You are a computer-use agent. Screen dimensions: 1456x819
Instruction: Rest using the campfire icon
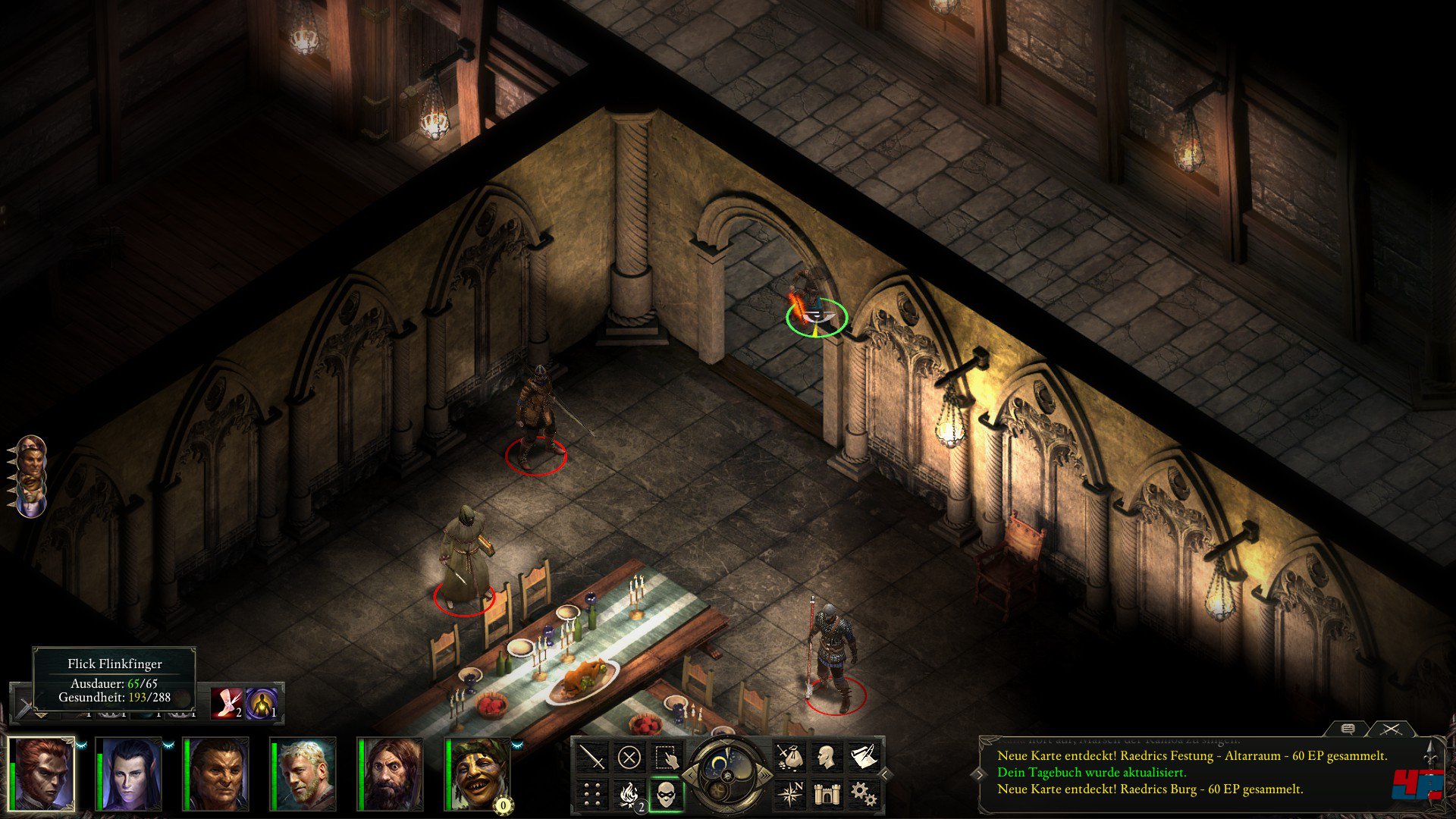pyautogui.click(x=629, y=794)
